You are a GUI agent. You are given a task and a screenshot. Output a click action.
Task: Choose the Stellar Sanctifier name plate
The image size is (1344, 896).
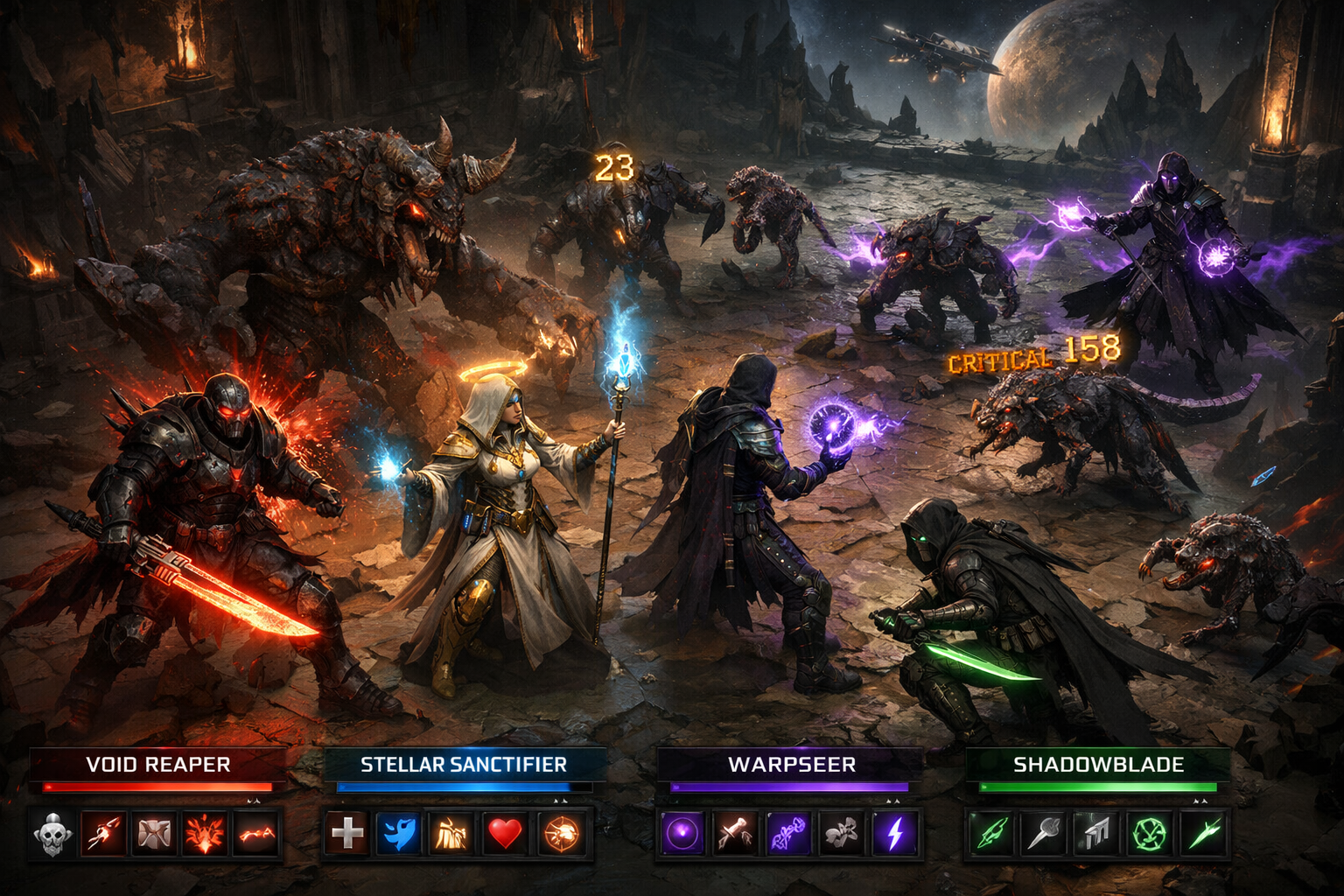[464, 765]
